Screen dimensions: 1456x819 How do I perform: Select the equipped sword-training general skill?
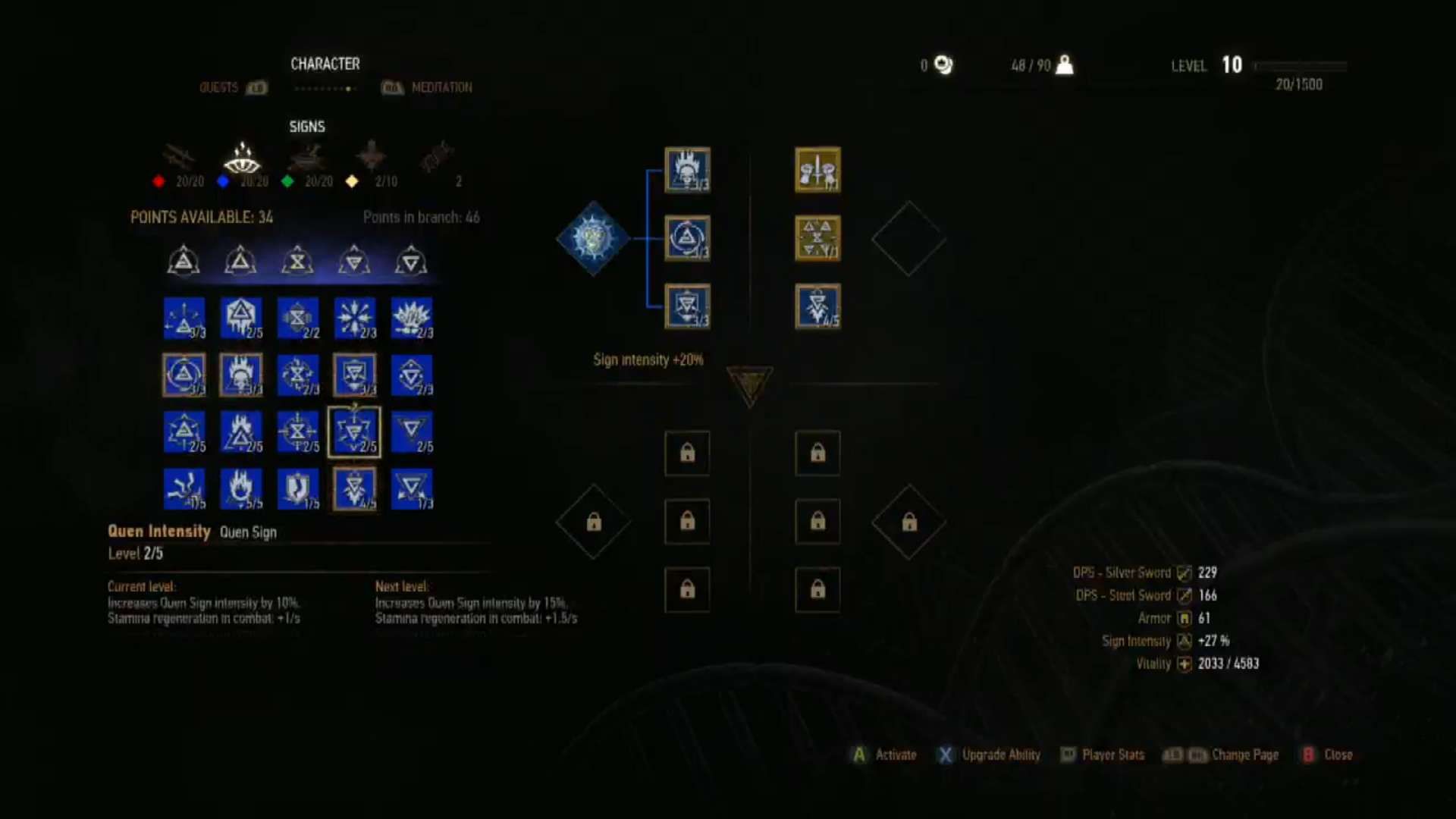[x=817, y=170]
